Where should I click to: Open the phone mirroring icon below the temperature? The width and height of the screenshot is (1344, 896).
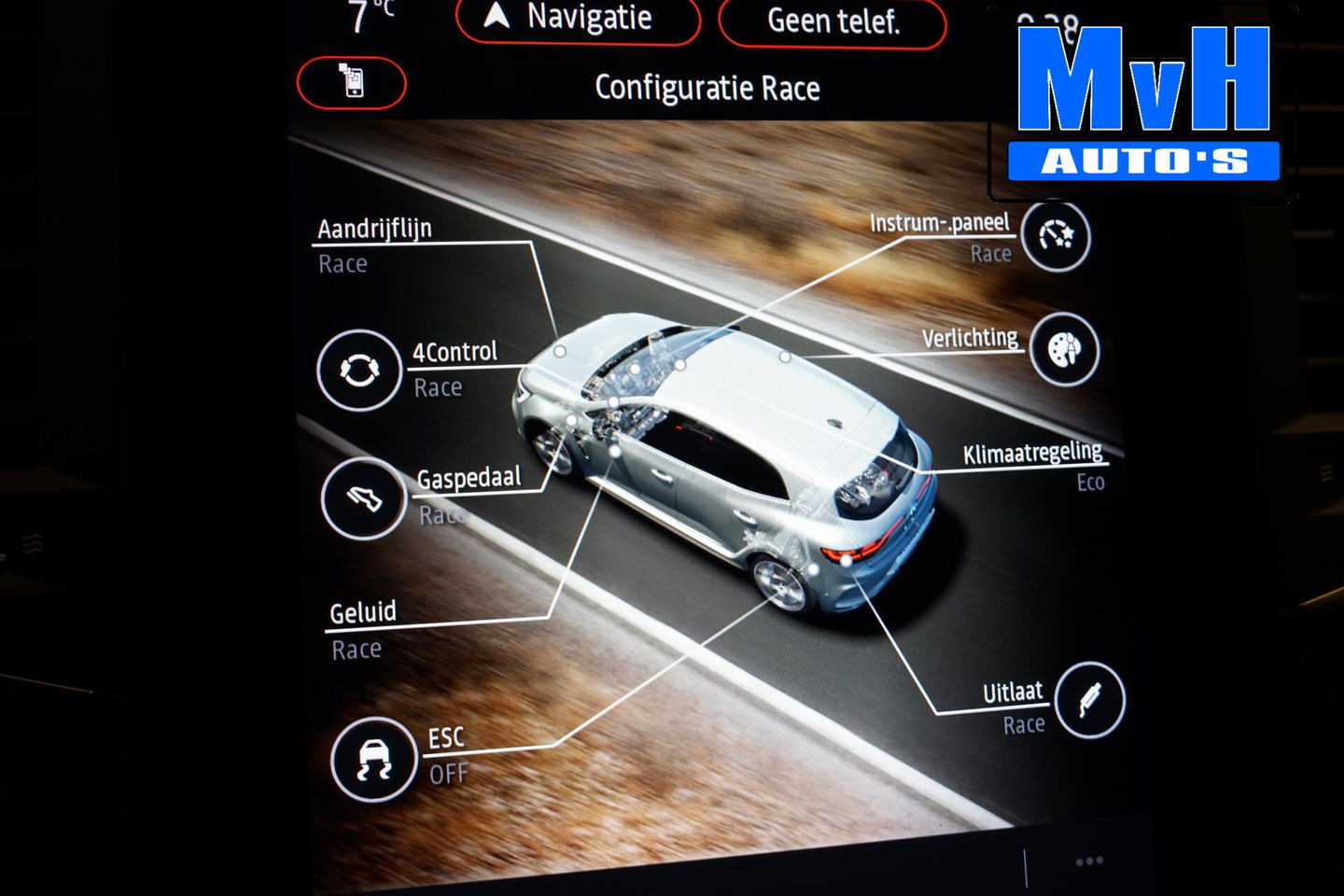click(349, 83)
